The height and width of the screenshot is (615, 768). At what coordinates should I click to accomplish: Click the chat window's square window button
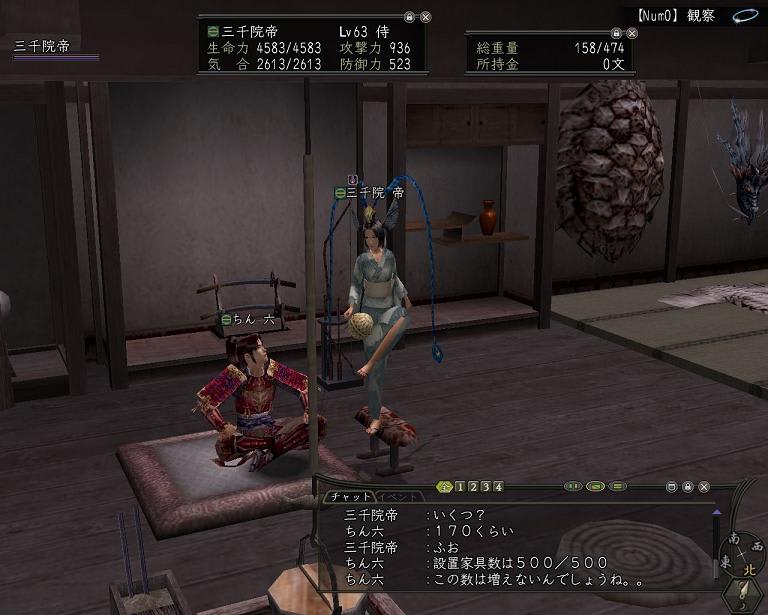click(x=672, y=487)
